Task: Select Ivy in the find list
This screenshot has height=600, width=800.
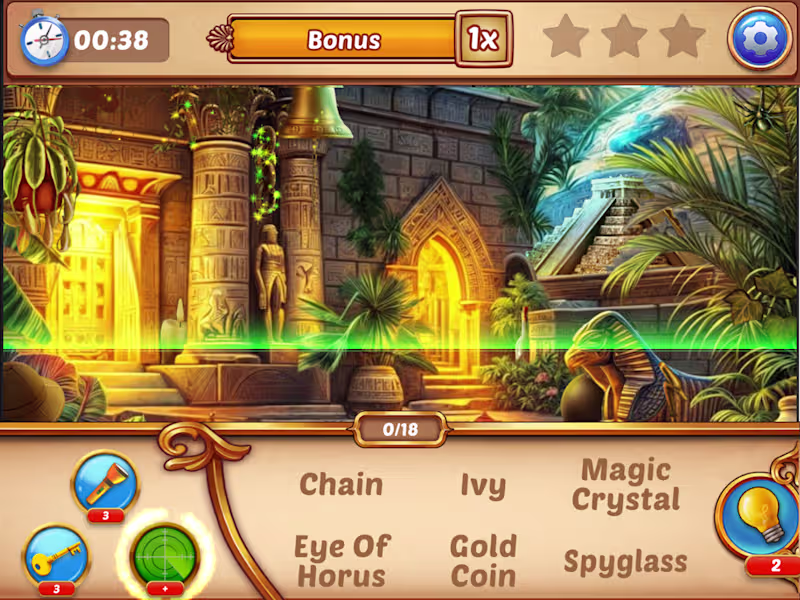Action: 483,486
